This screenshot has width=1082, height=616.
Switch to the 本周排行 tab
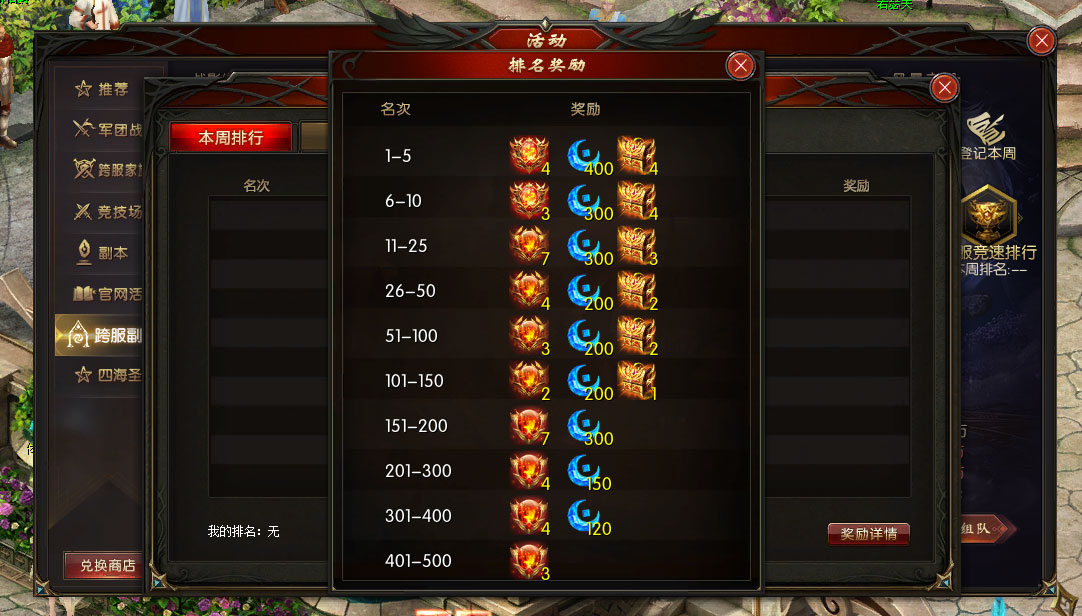[x=230, y=137]
